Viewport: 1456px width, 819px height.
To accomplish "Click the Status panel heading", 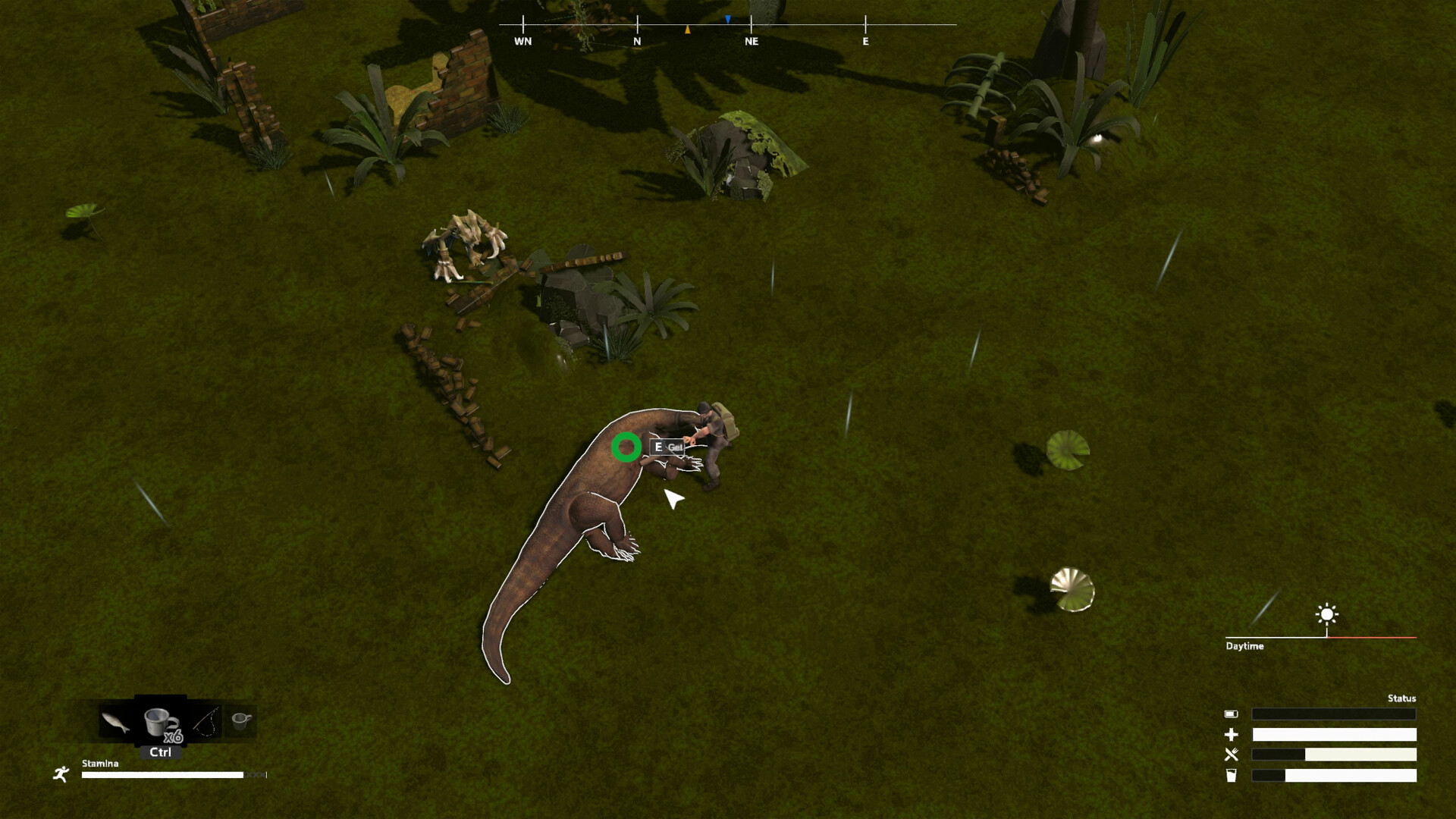I will [1404, 698].
